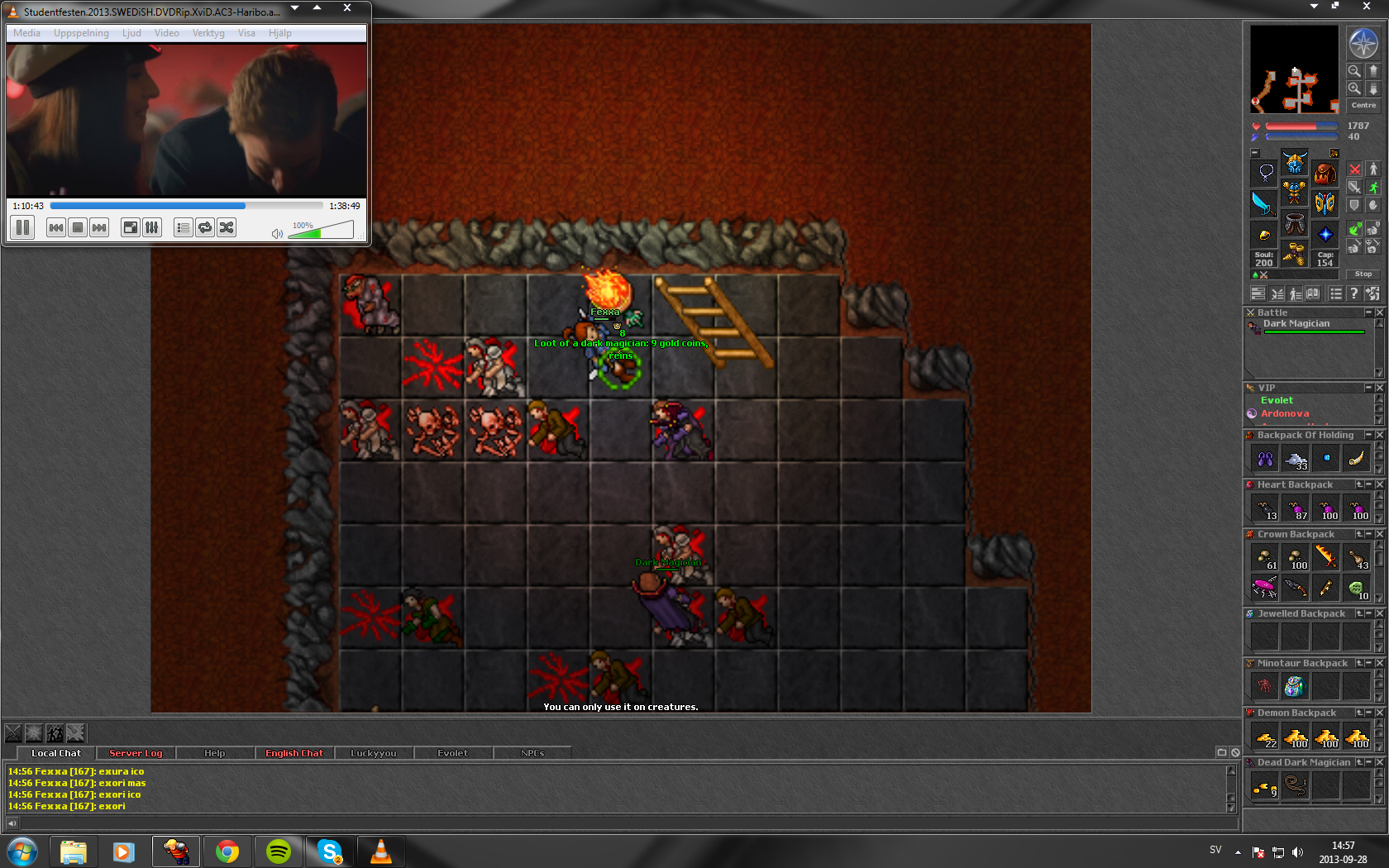
Task: Select Dark Magician in the Battle list
Action: point(1296,324)
